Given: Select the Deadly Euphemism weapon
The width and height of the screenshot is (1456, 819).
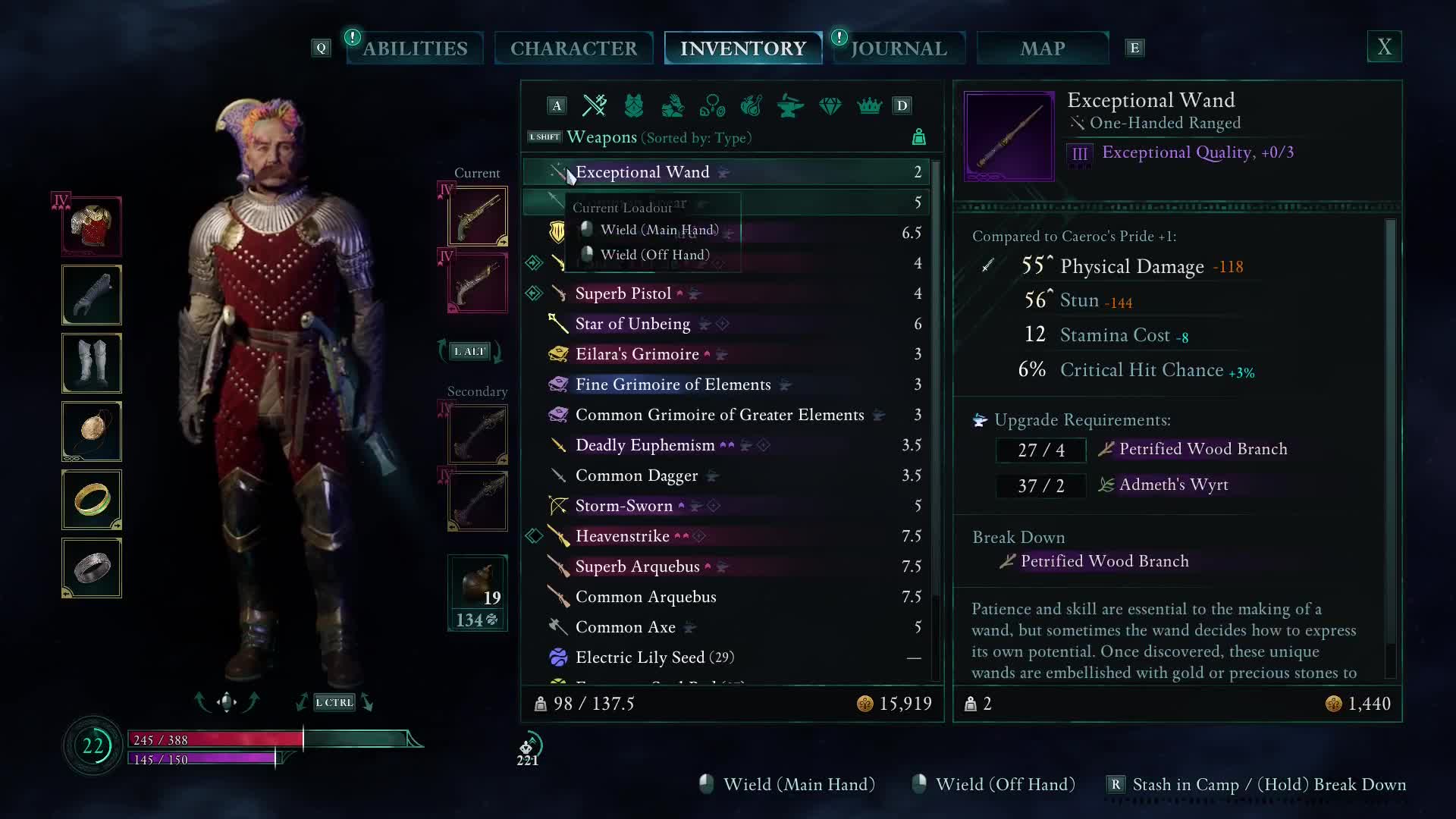Looking at the screenshot, I should point(645,445).
